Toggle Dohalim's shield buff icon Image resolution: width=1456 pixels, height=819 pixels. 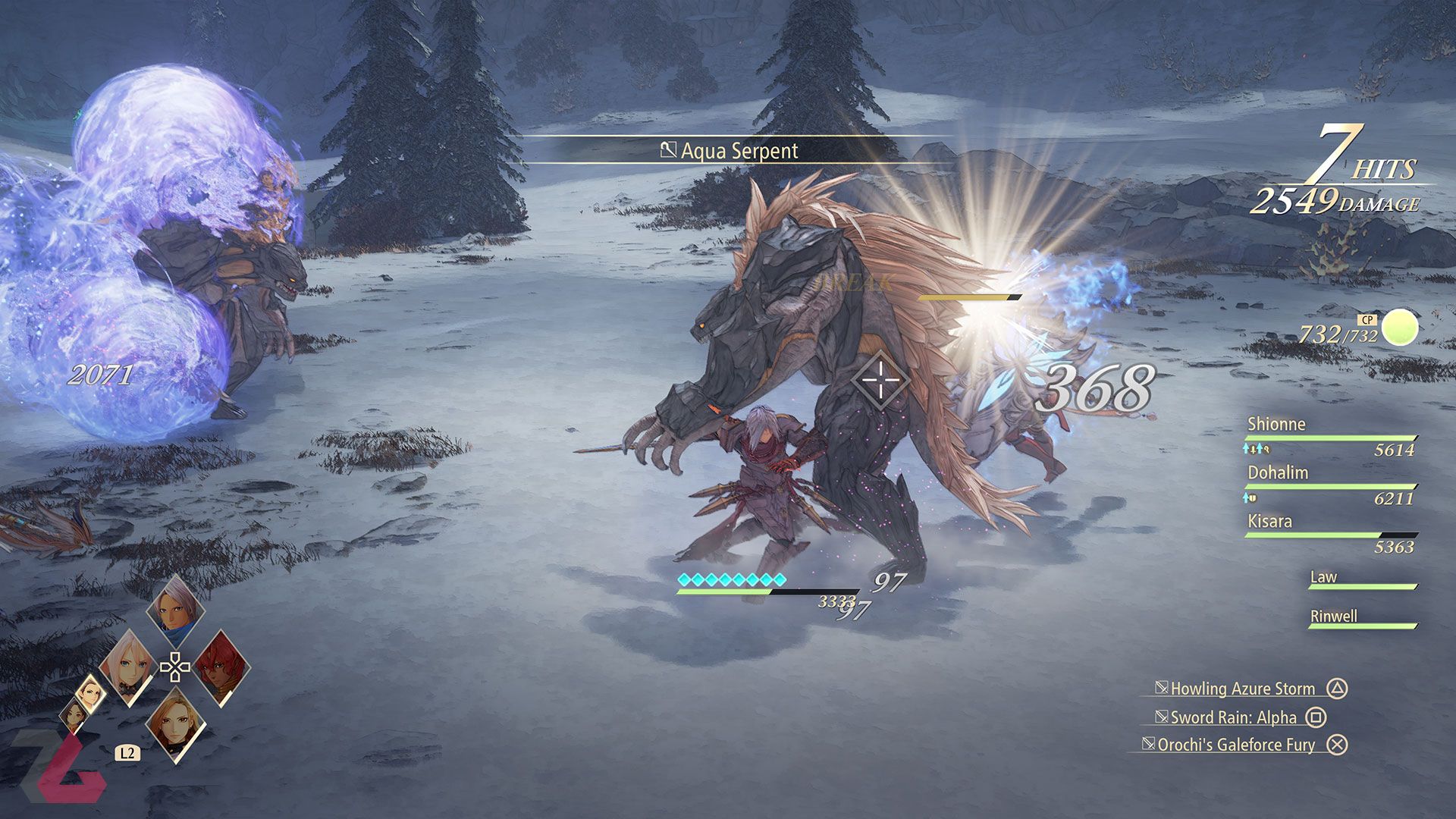[x=1253, y=498]
